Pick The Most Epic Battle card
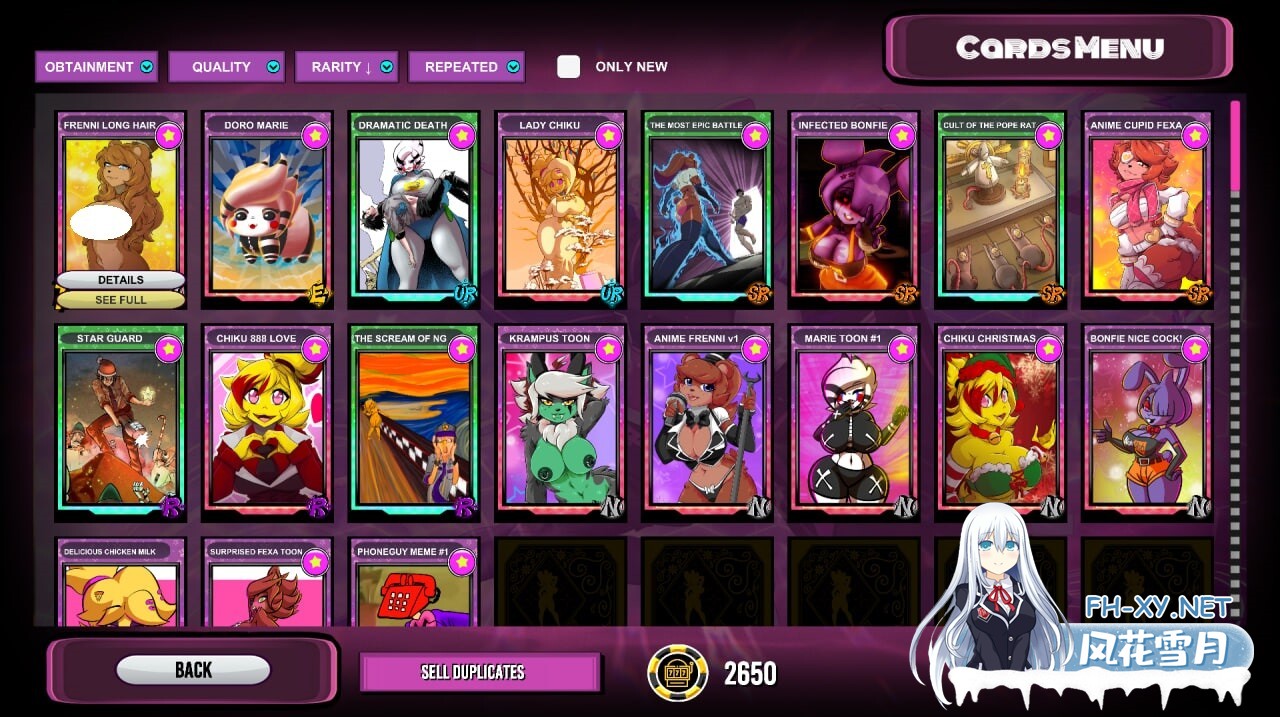This screenshot has height=717, width=1280. (x=707, y=210)
